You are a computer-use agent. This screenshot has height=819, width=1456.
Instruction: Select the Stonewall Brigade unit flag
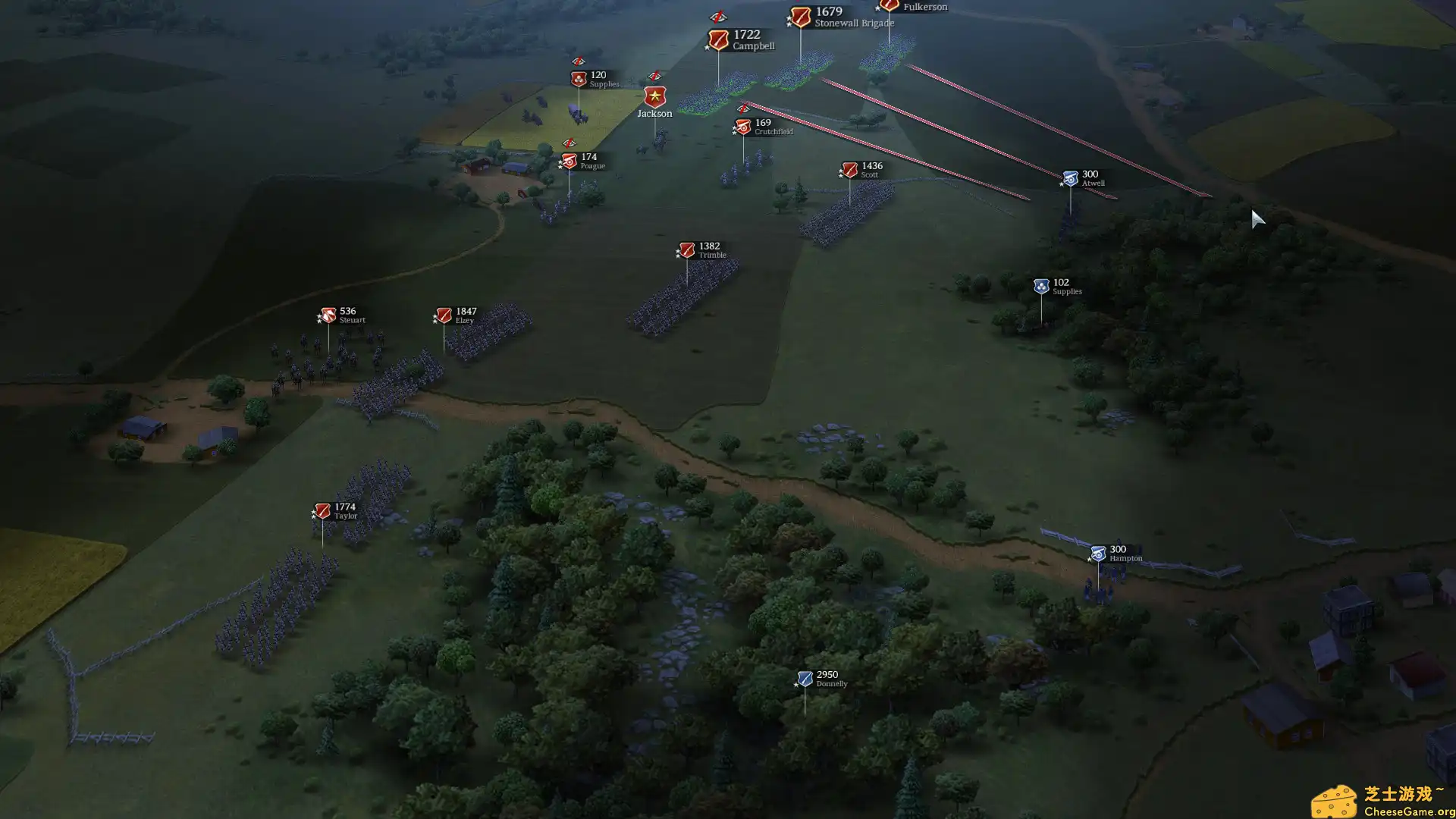pyautogui.click(x=800, y=15)
